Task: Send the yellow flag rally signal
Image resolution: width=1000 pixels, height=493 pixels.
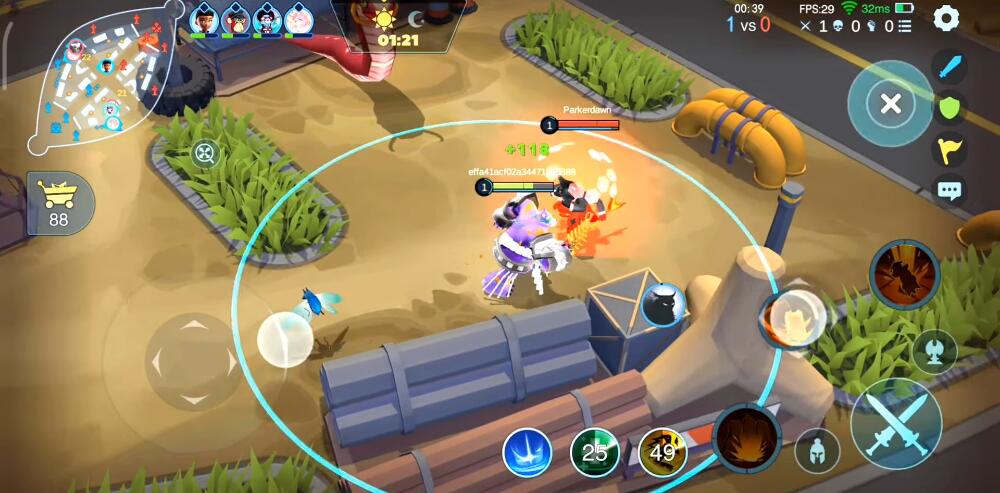Action: tap(950, 149)
